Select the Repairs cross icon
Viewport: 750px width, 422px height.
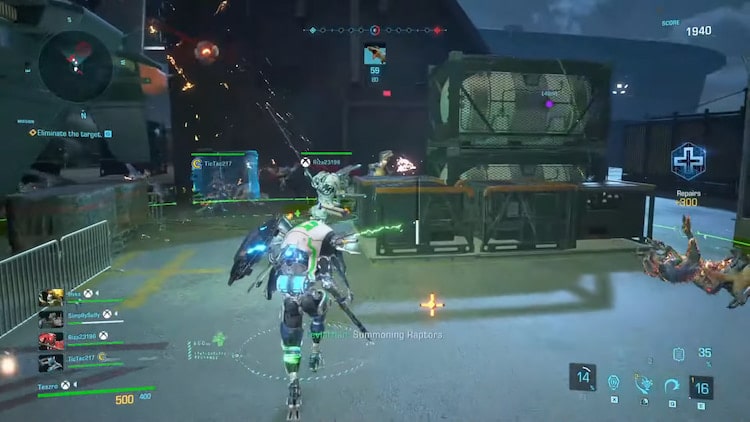coord(688,160)
